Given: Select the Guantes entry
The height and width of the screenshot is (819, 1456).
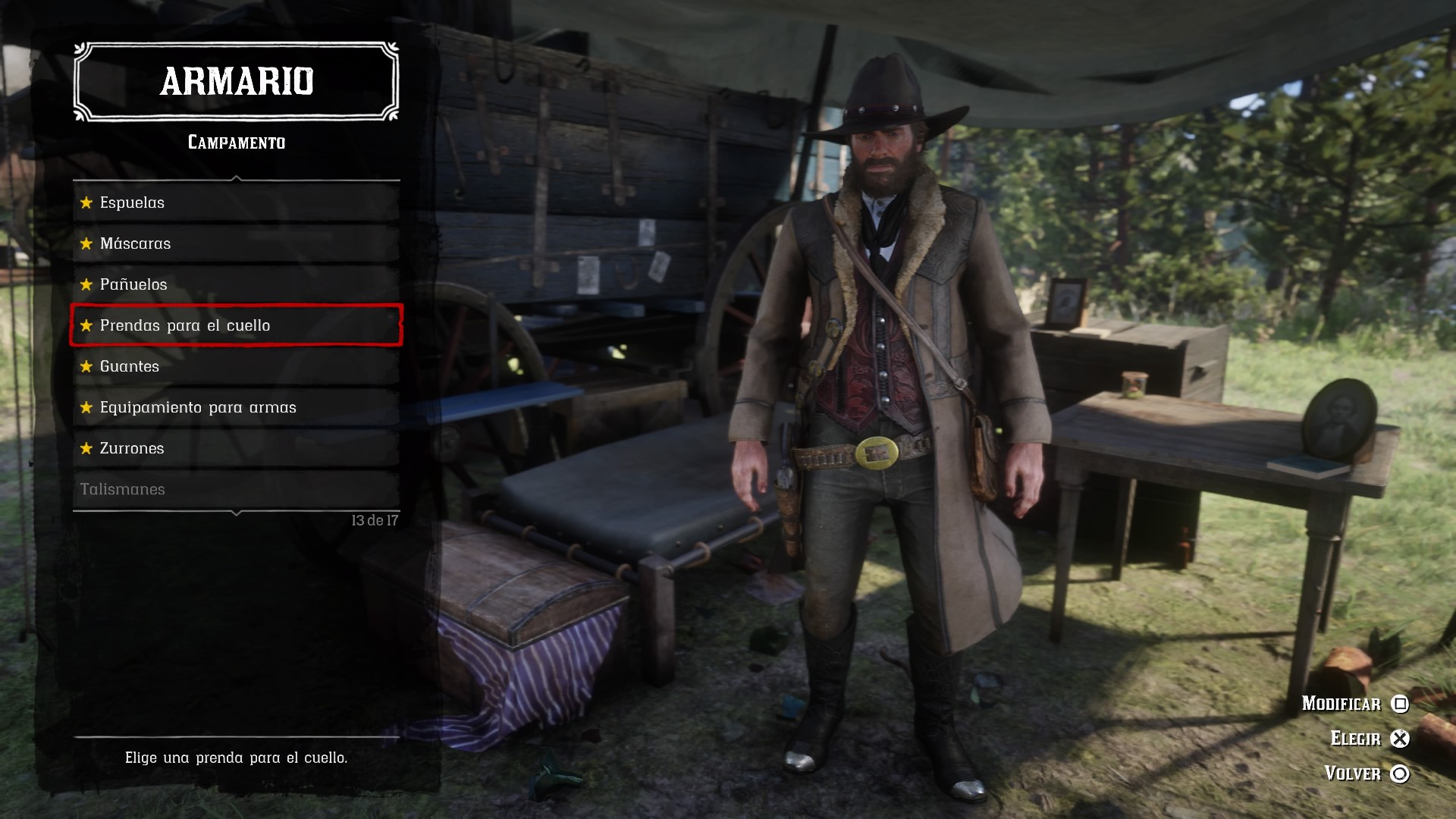Looking at the screenshot, I should click(x=235, y=366).
